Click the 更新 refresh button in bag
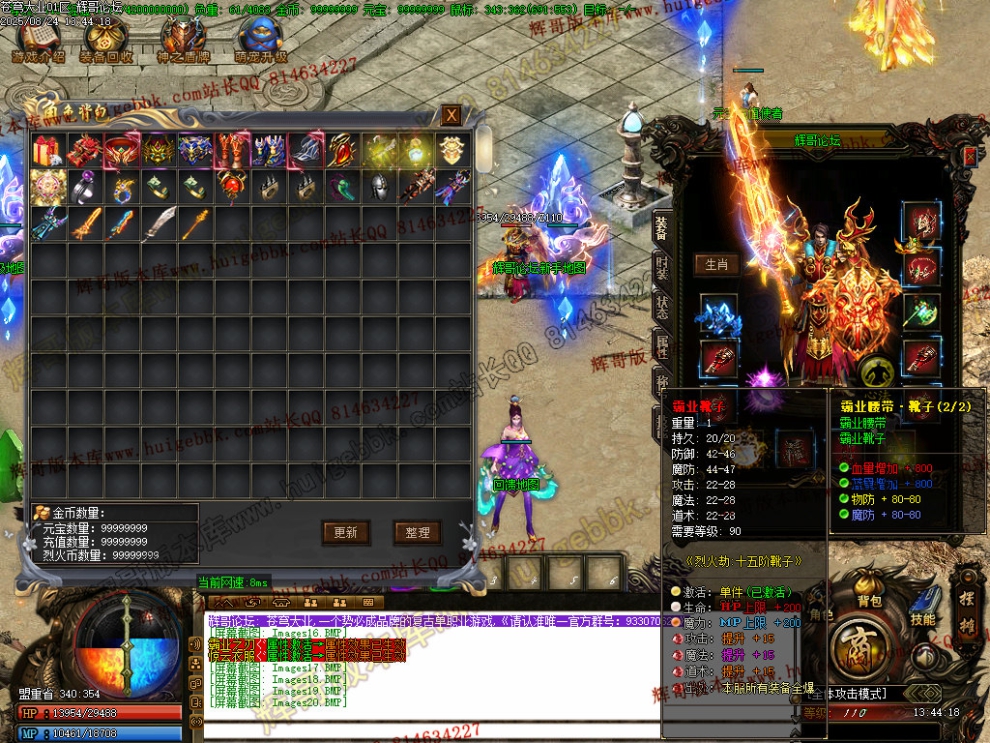Screen dimensions: 990x743 coord(346,532)
